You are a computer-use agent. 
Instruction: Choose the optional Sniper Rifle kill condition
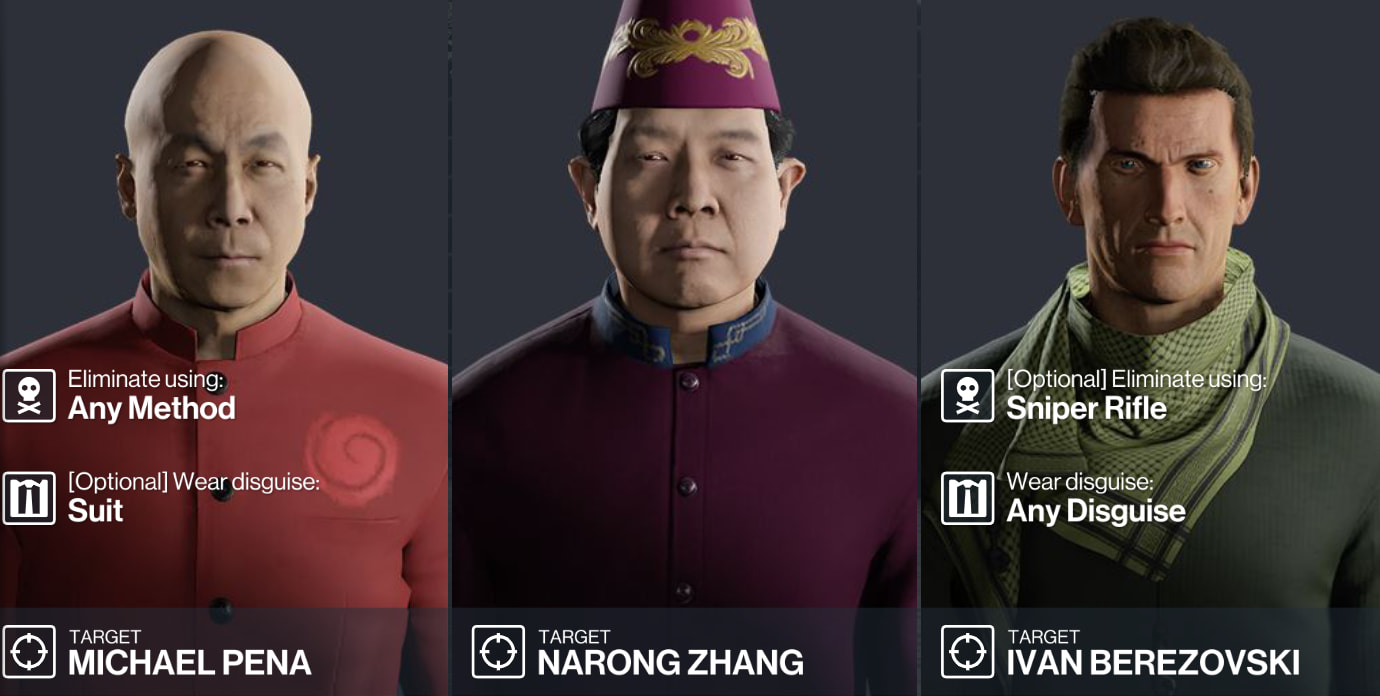1086,407
